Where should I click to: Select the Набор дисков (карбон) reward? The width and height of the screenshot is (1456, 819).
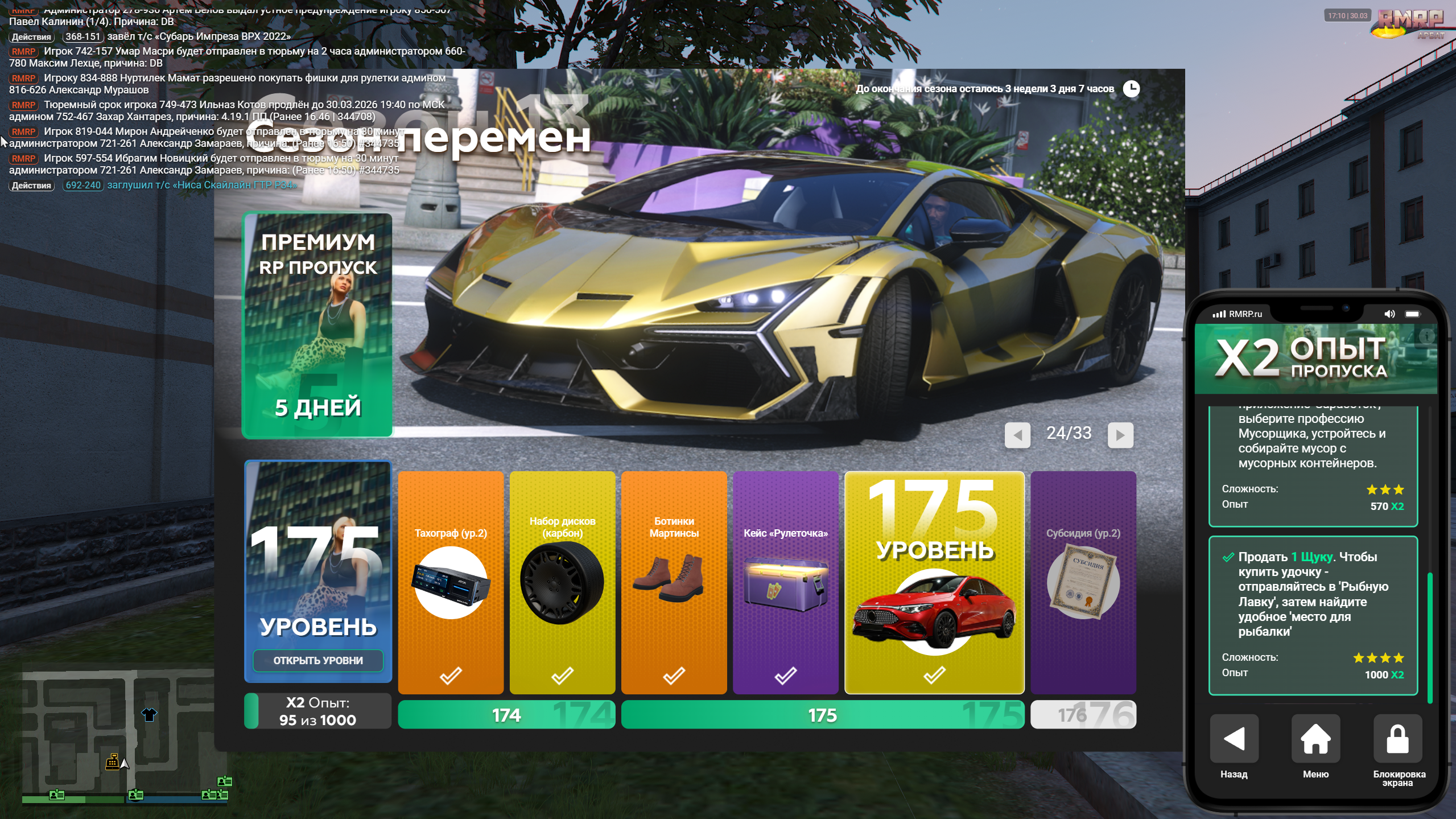pos(562,582)
